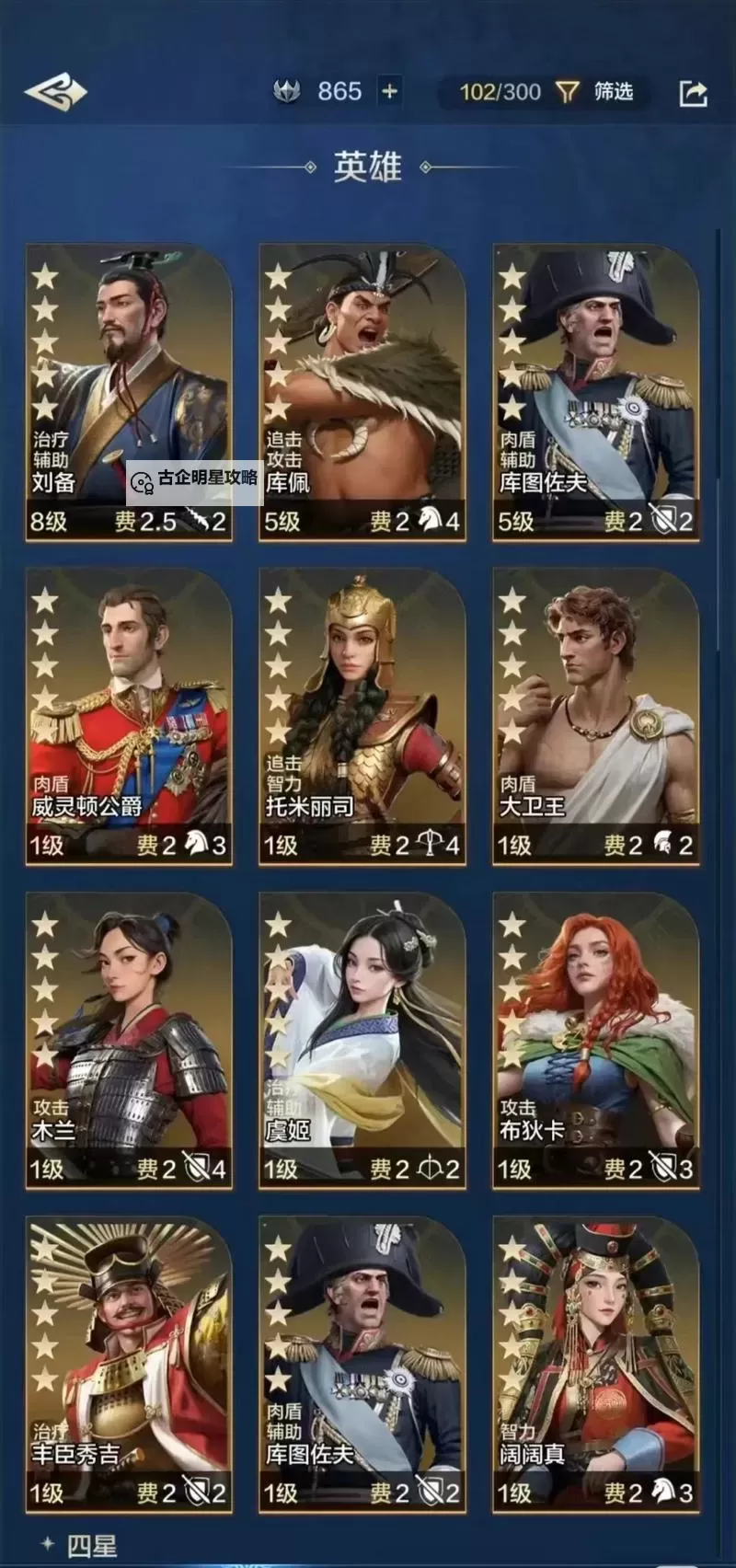View the 大卫王 hero card
Viewport: 736px width, 1568px height.
[596, 716]
